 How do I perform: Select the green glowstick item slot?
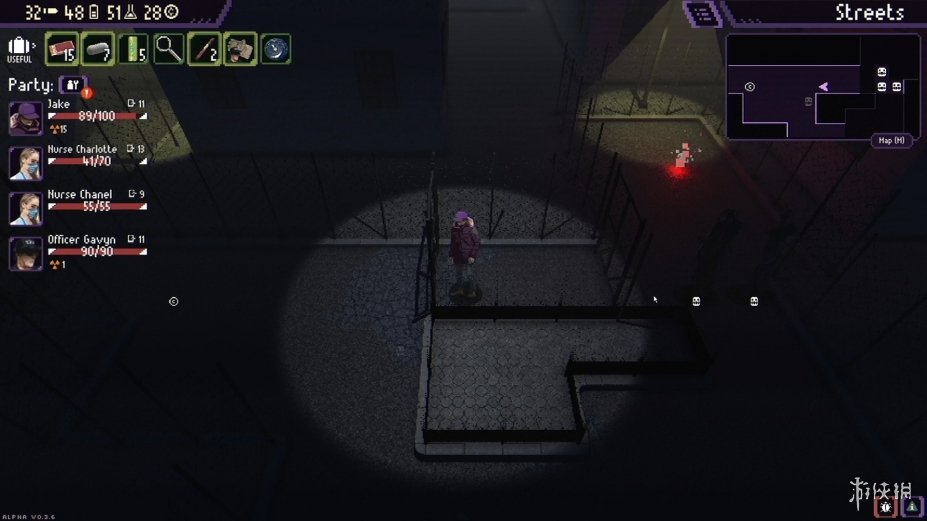click(133, 49)
